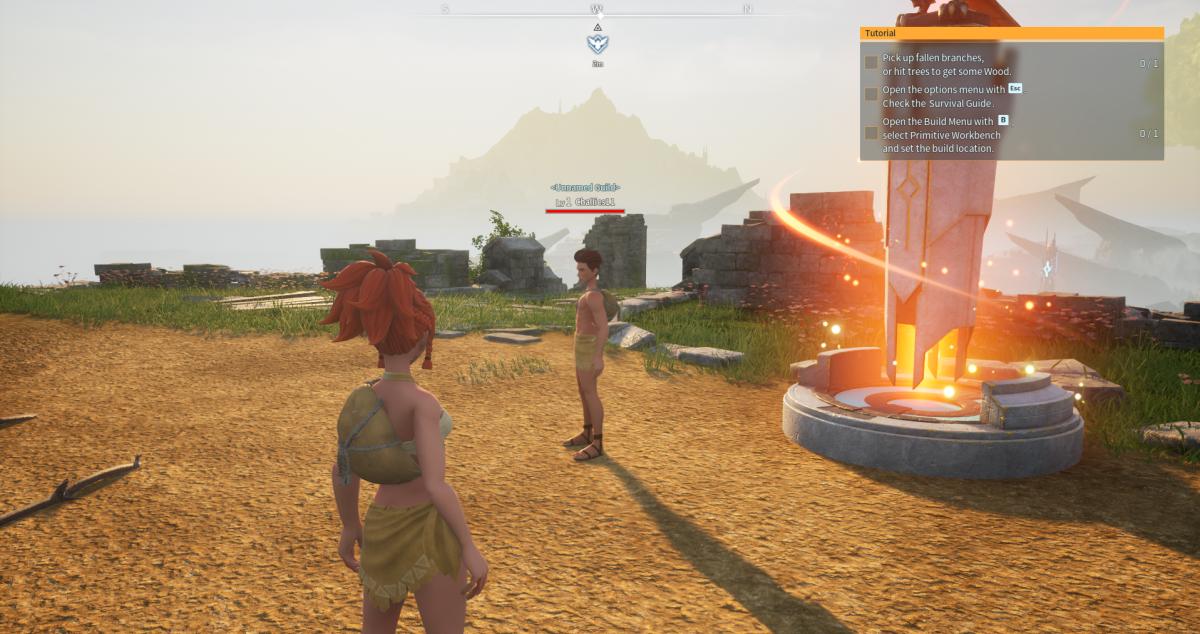The height and width of the screenshot is (634, 1200).
Task: Click the compass bar
Action: pyautogui.click(x=597, y=11)
